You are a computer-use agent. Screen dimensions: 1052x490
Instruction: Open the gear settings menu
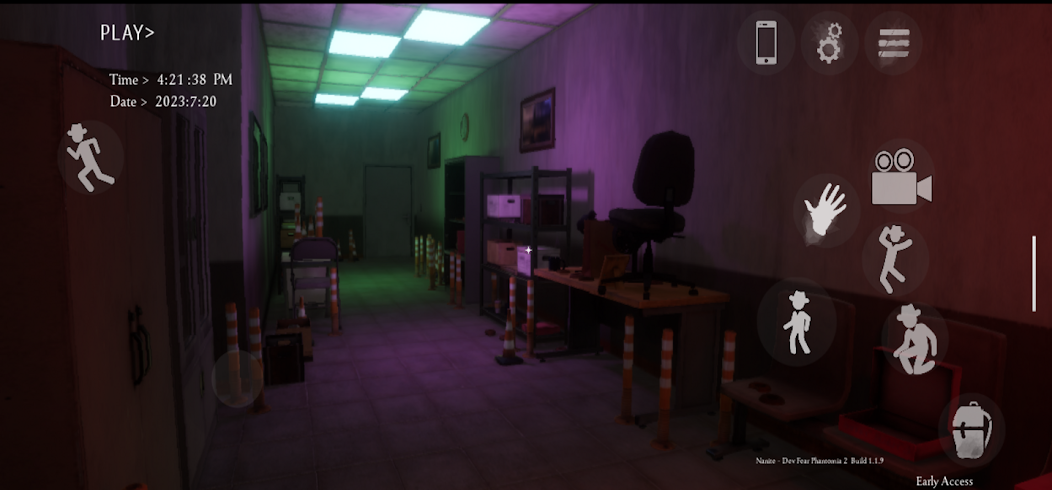tap(829, 43)
